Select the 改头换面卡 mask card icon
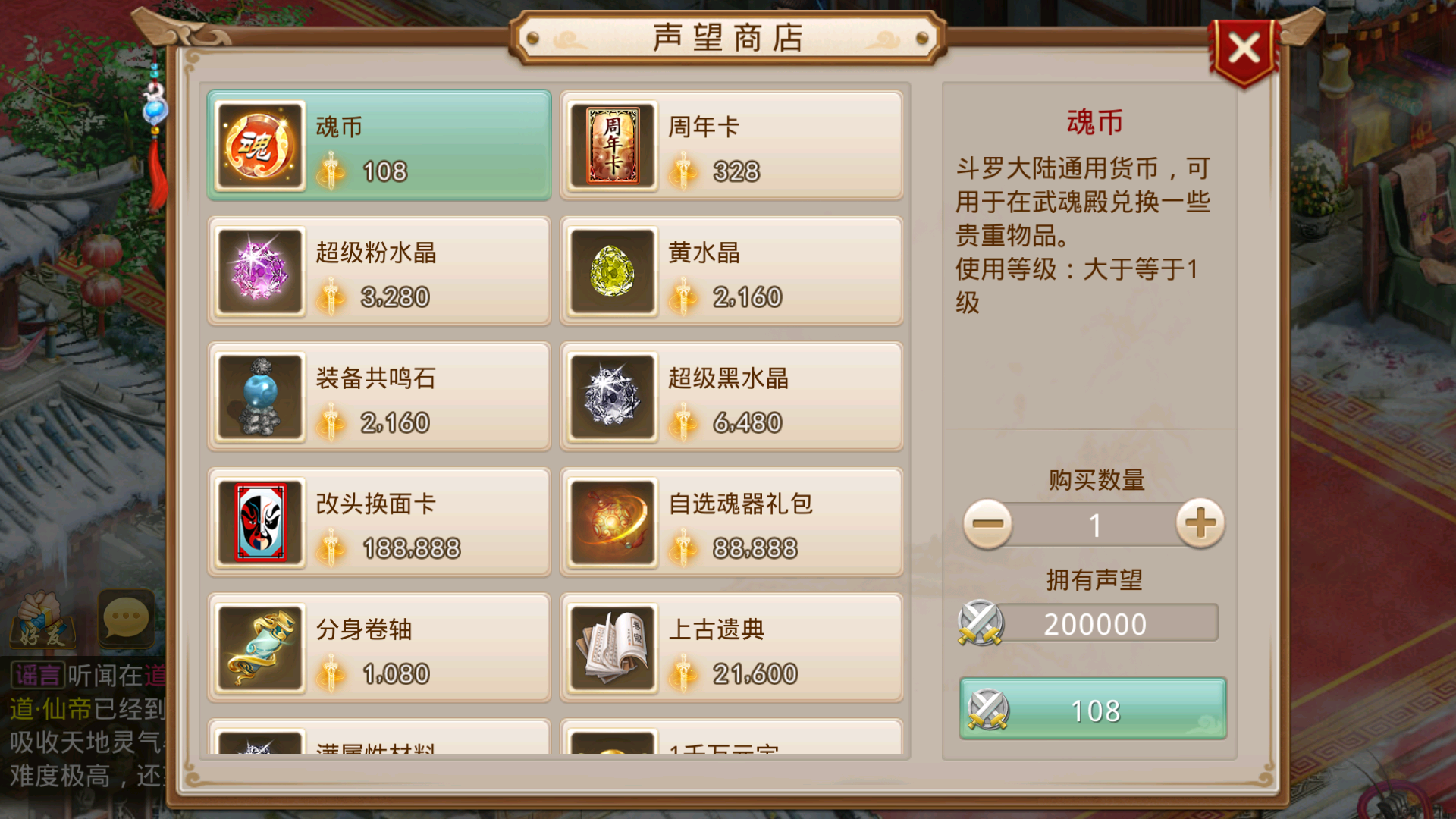Image resolution: width=1456 pixels, height=819 pixels. point(259,522)
